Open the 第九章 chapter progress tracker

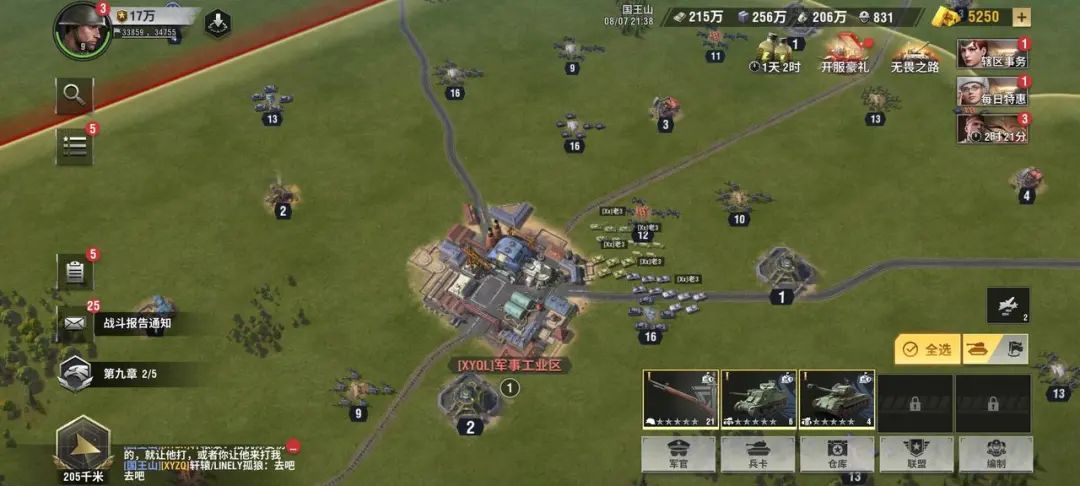click(x=110, y=373)
